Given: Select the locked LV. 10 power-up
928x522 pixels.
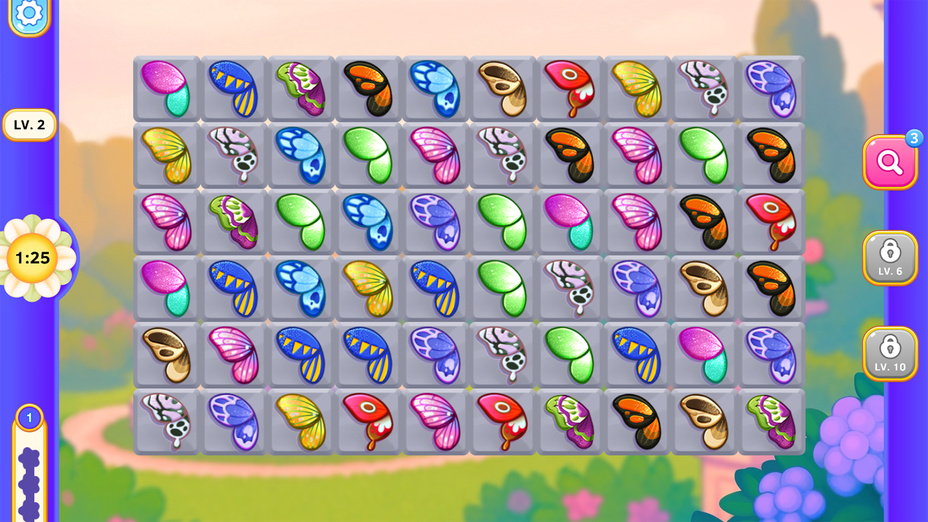Looking at the screenshot, I should click(889, 353).
